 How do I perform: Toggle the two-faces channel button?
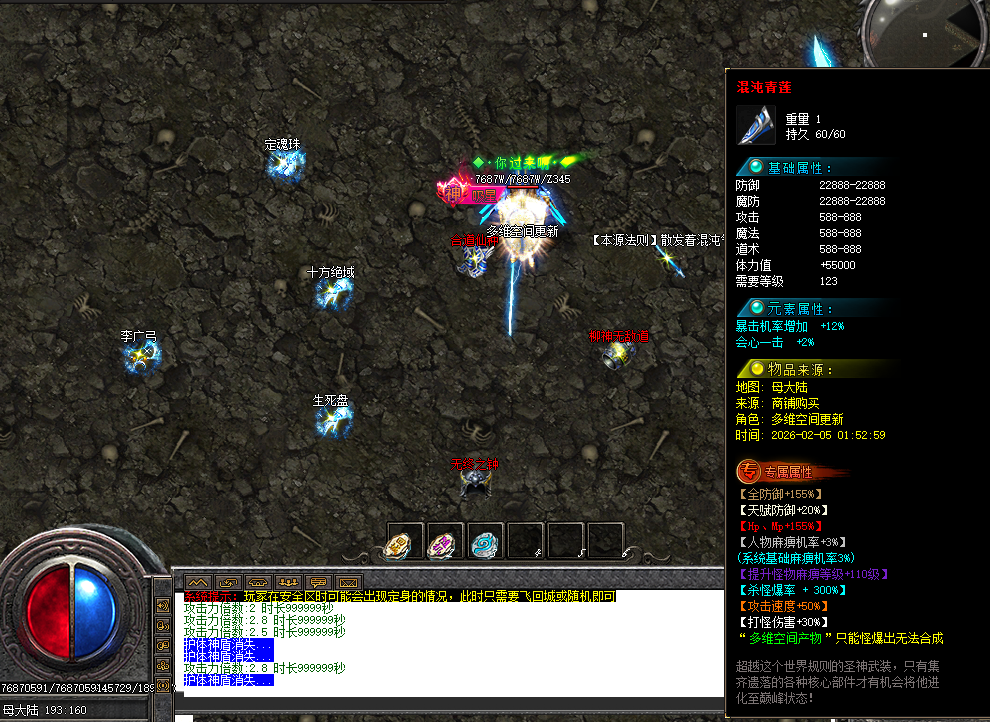163,645
